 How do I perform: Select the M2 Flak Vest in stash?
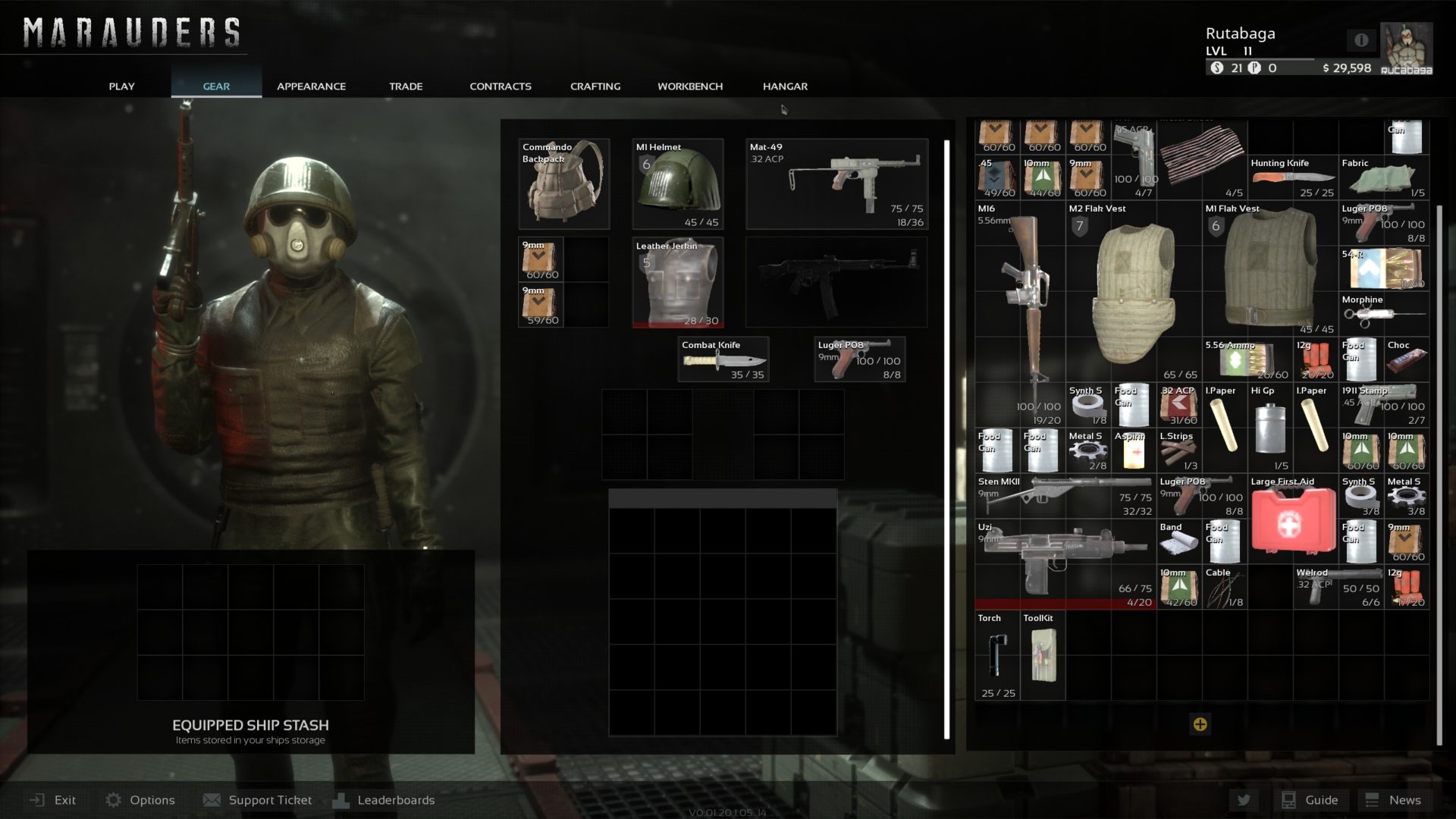1134,291
